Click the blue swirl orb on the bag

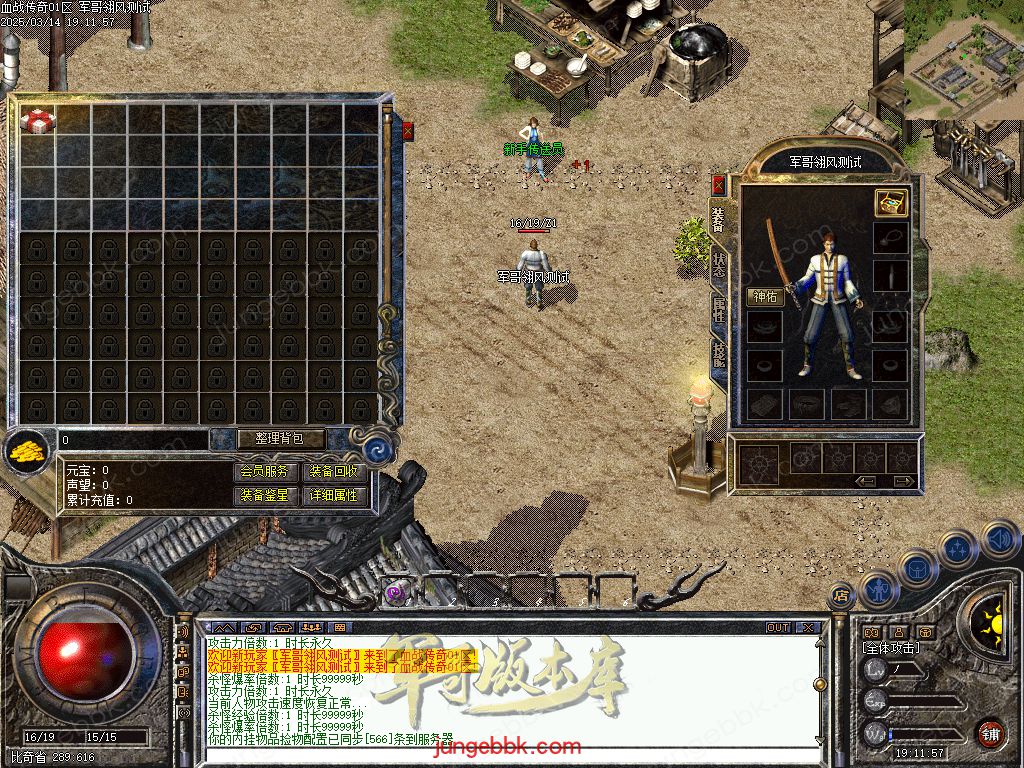(x=376, y=449)
